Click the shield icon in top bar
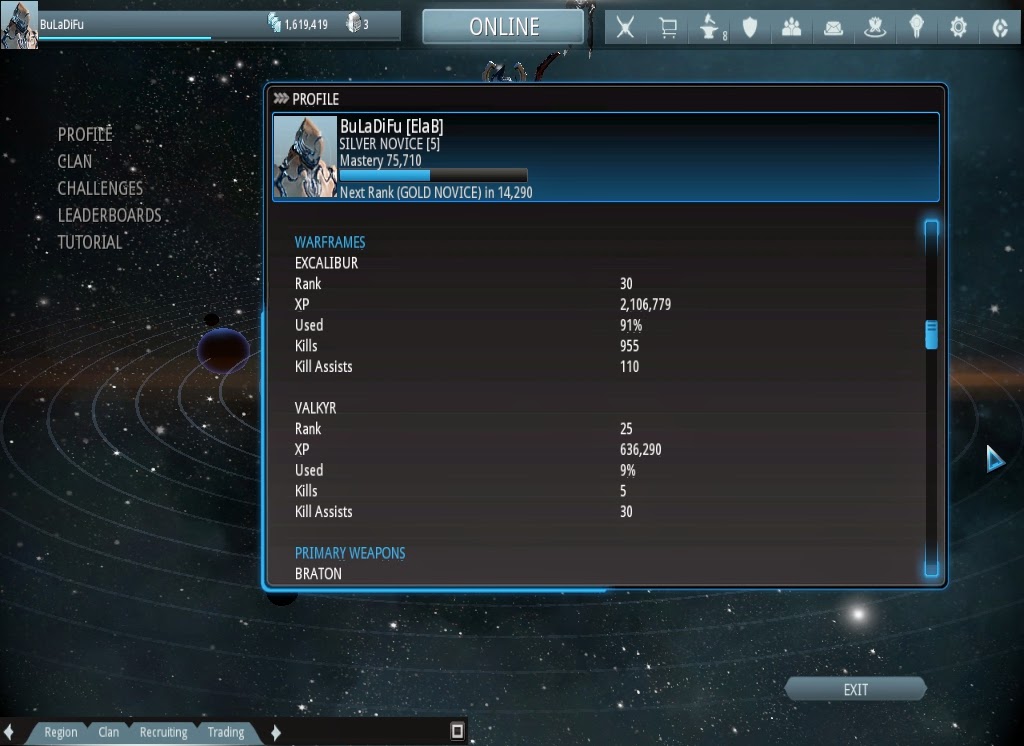 (750, 27)
